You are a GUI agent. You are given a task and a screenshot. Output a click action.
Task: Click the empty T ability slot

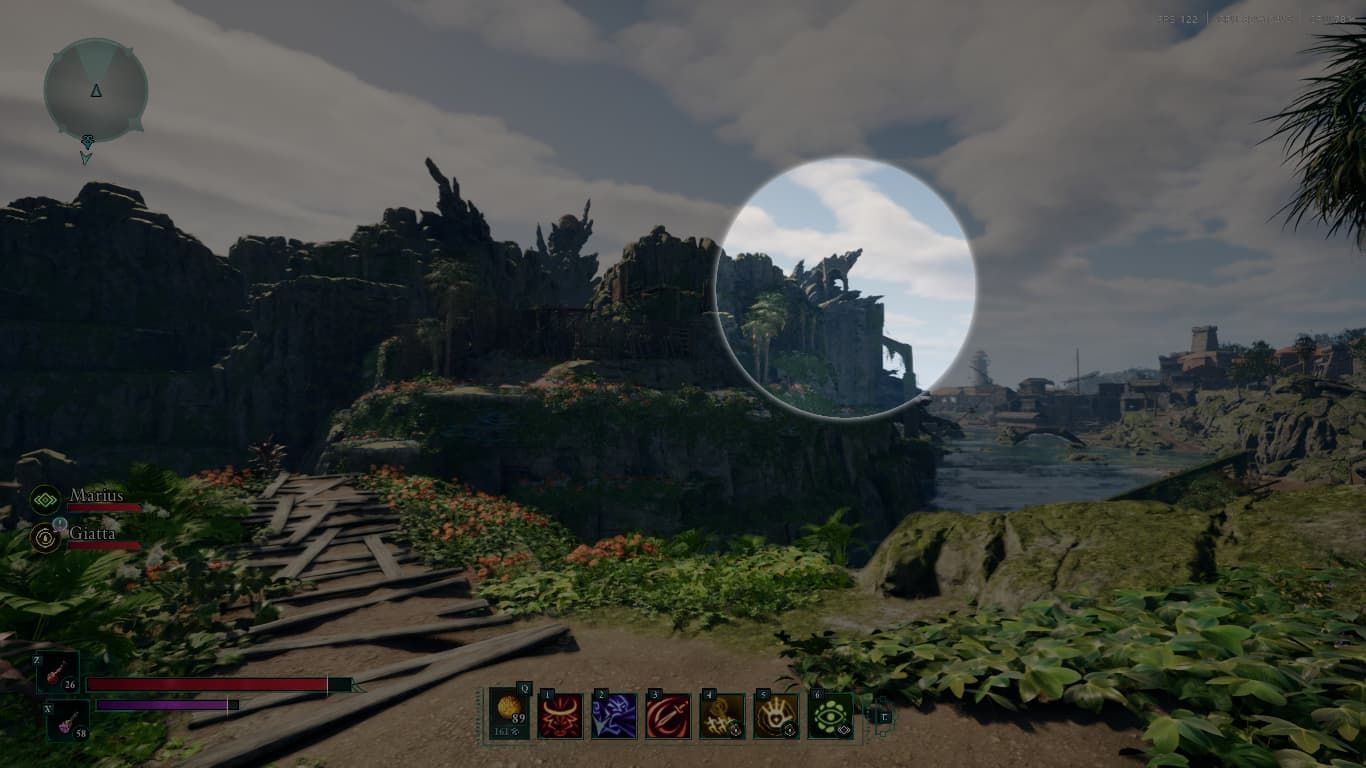point(885,718)
